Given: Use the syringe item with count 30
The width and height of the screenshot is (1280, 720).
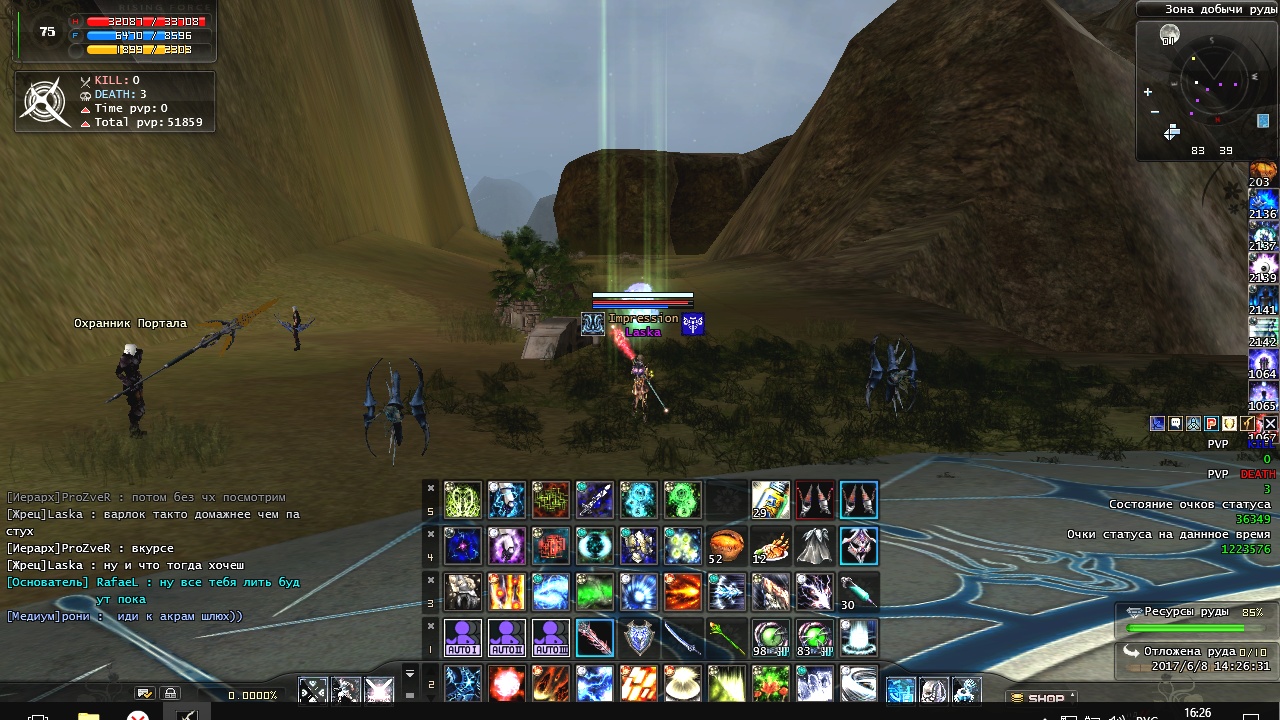Looking at the screenshot, I should [x=859, y=592].
